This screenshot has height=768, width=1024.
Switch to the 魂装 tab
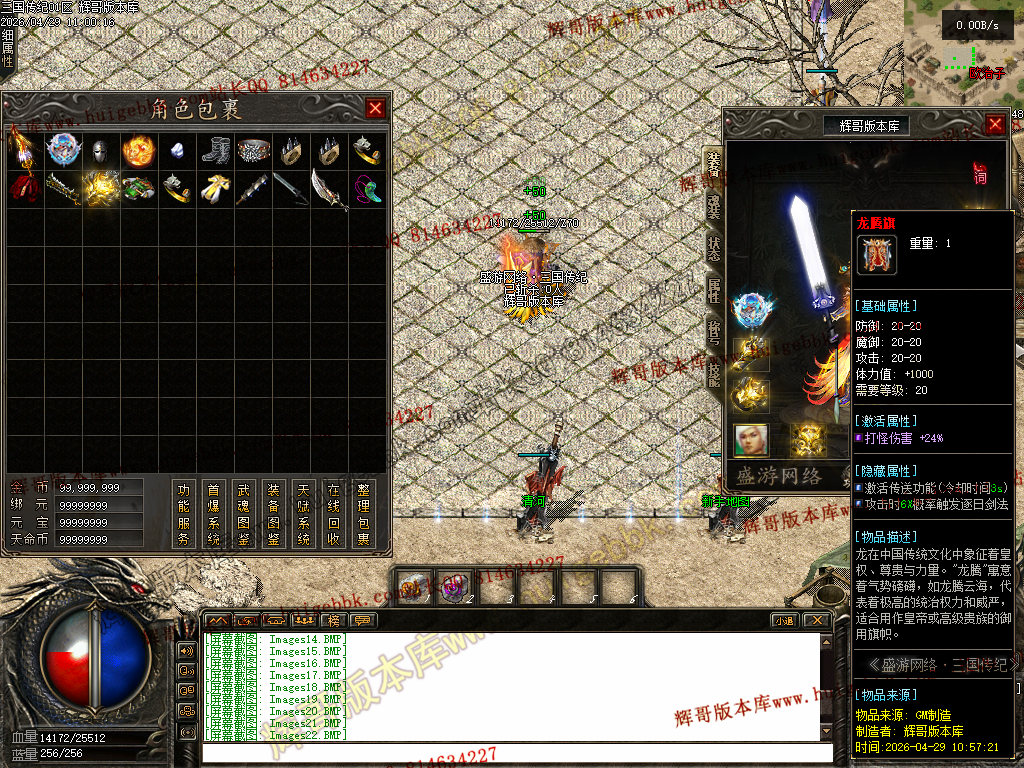713,206
